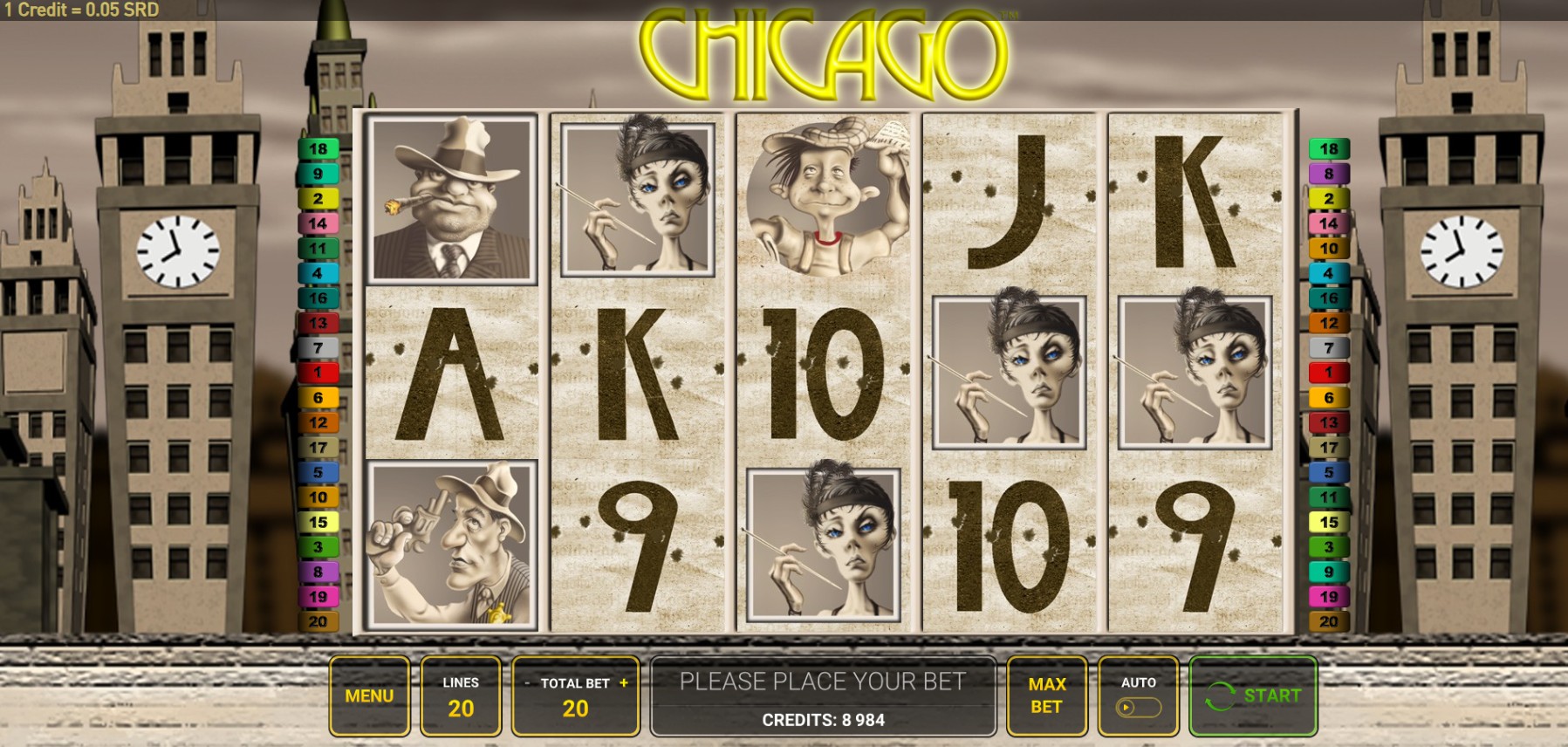Screen dimensions: 1568x747
Task: Decrease the total bet with the minus control
Action: 527,684
